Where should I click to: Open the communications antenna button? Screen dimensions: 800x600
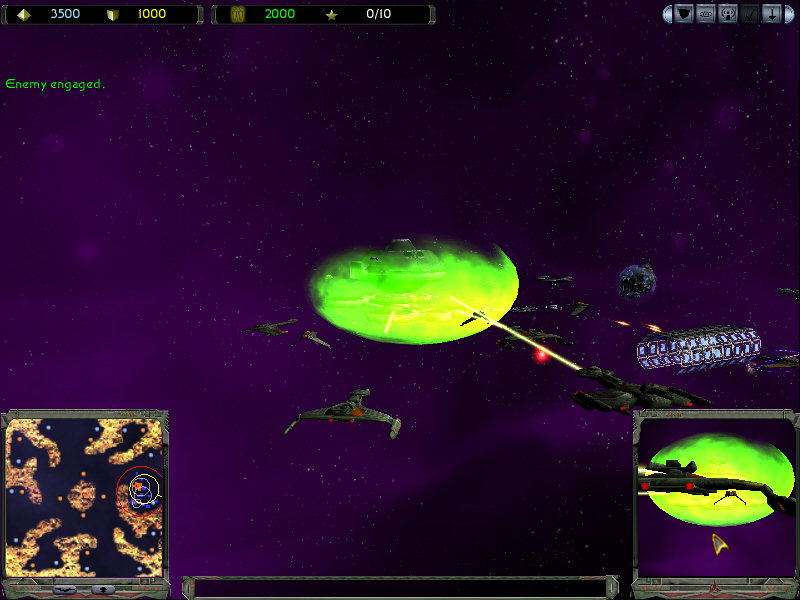coord(729,14)
